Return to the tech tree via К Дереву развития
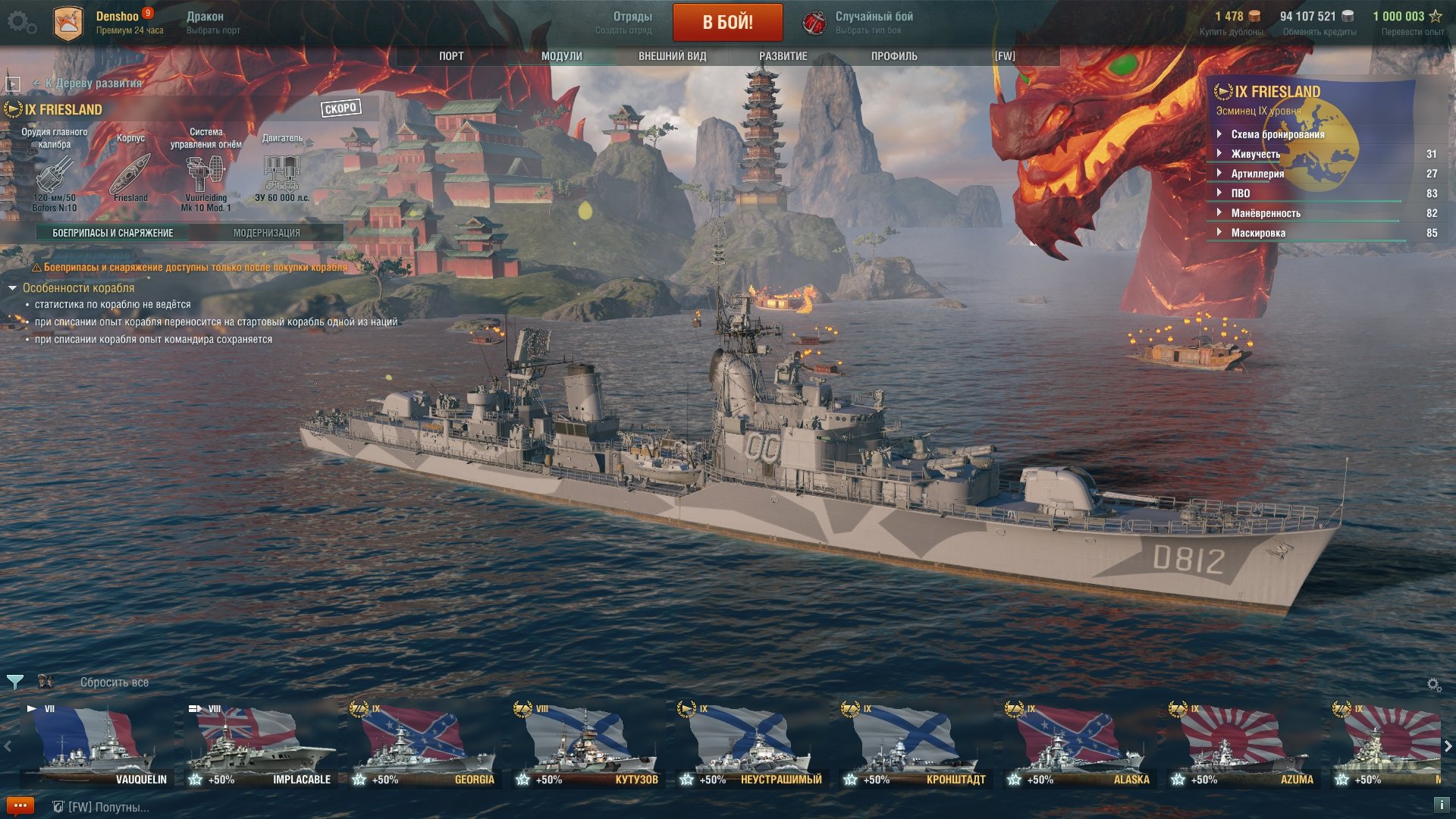The height and width of the screenshot is (819, 1456). tap(93, 83)
